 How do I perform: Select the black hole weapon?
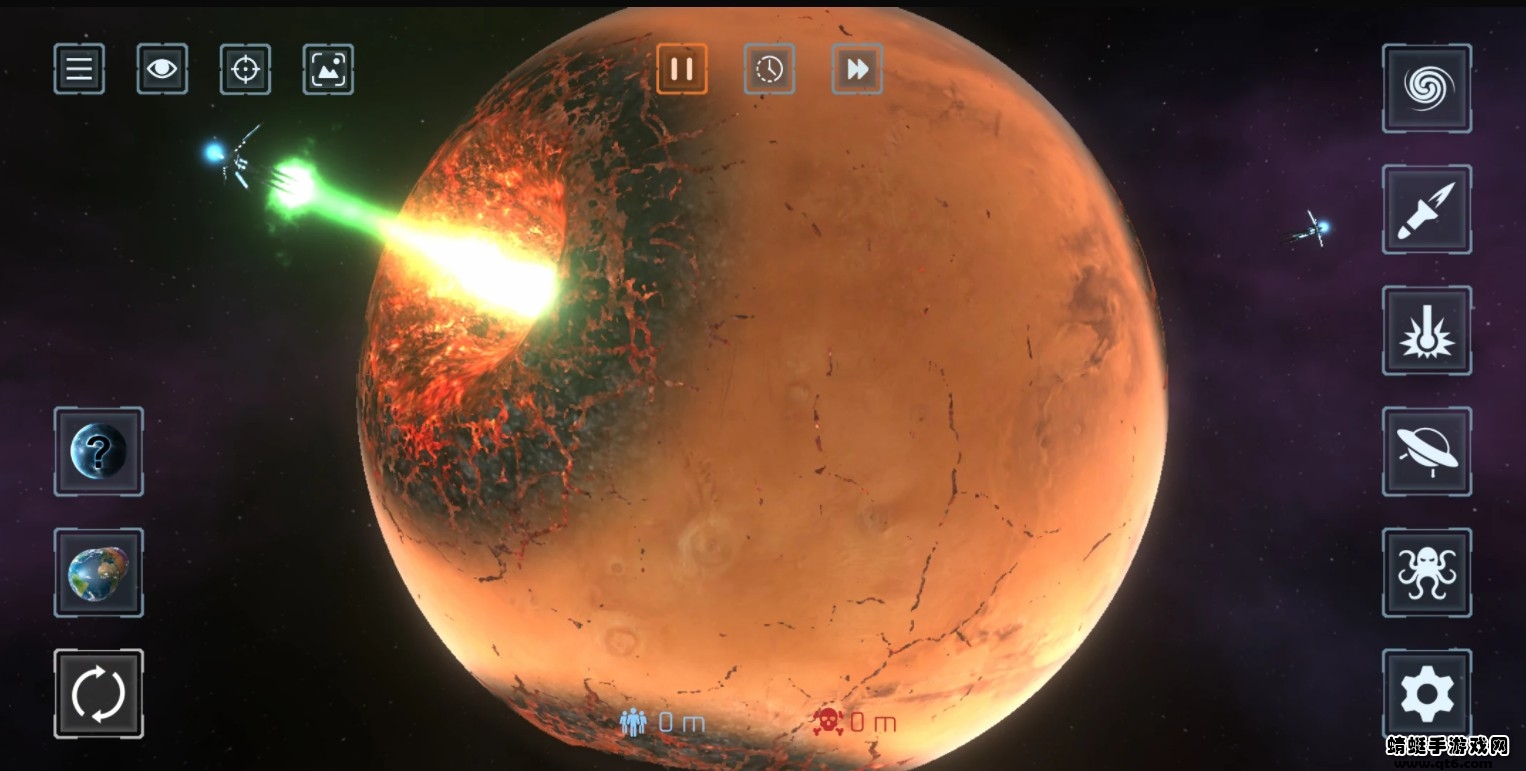(1427, 88)
